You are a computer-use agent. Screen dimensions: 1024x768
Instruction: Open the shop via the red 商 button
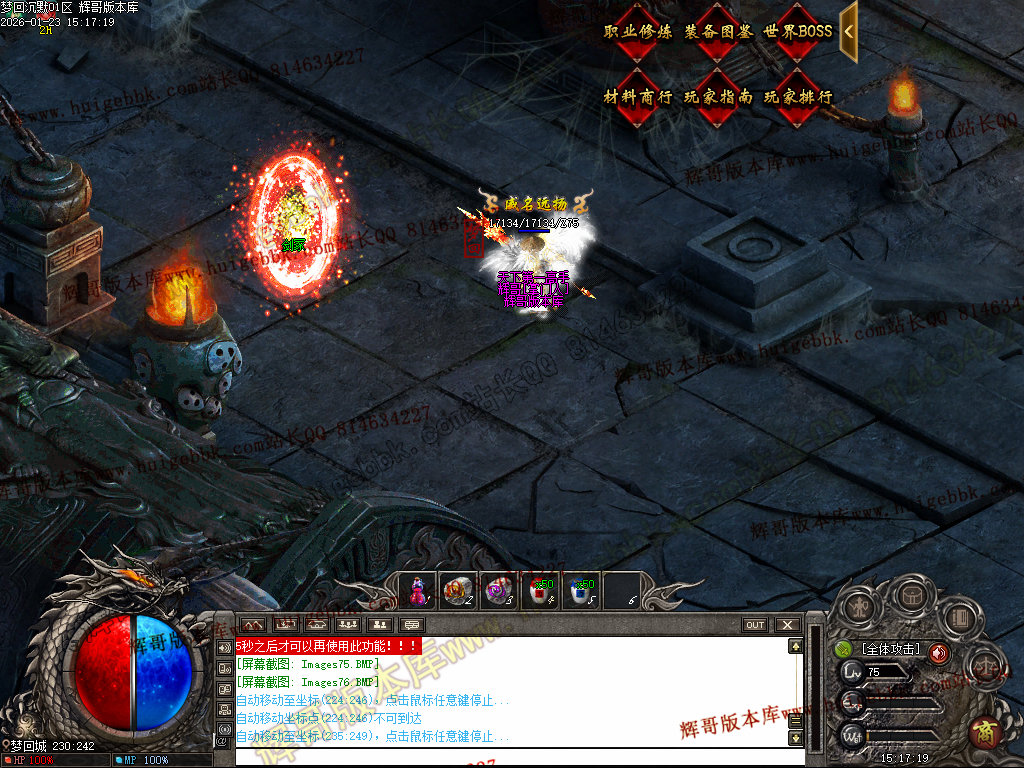[985, 732]
